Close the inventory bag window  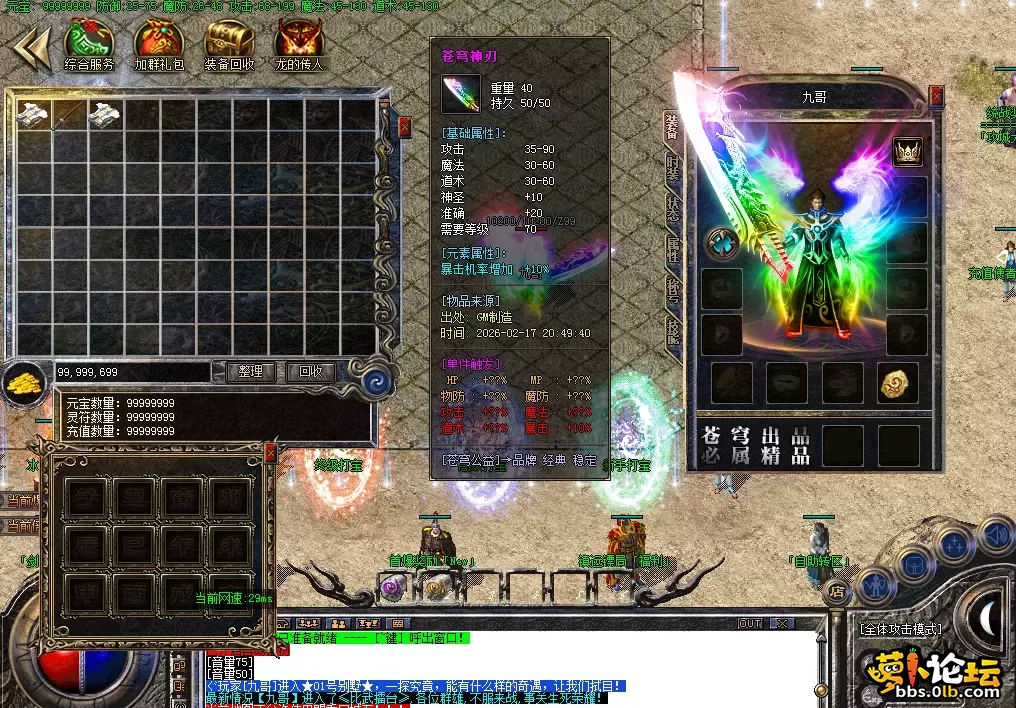404,127
